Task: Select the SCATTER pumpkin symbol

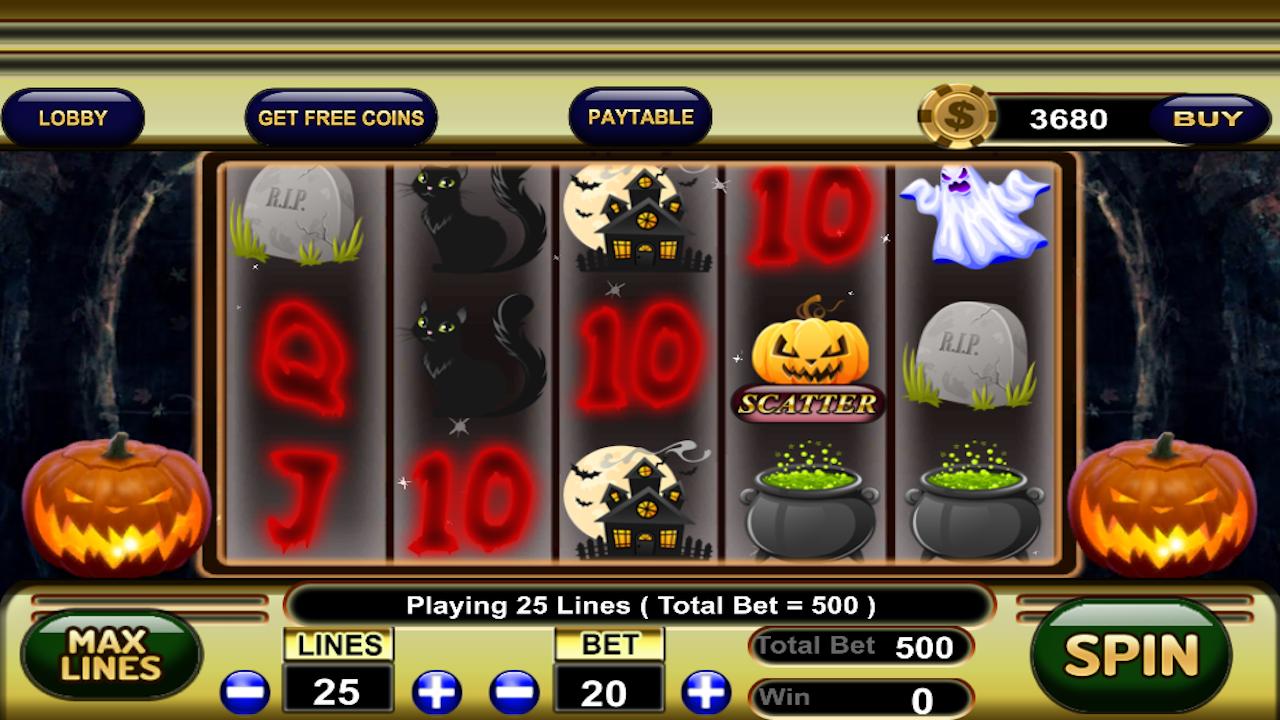Action: point(810,355)
